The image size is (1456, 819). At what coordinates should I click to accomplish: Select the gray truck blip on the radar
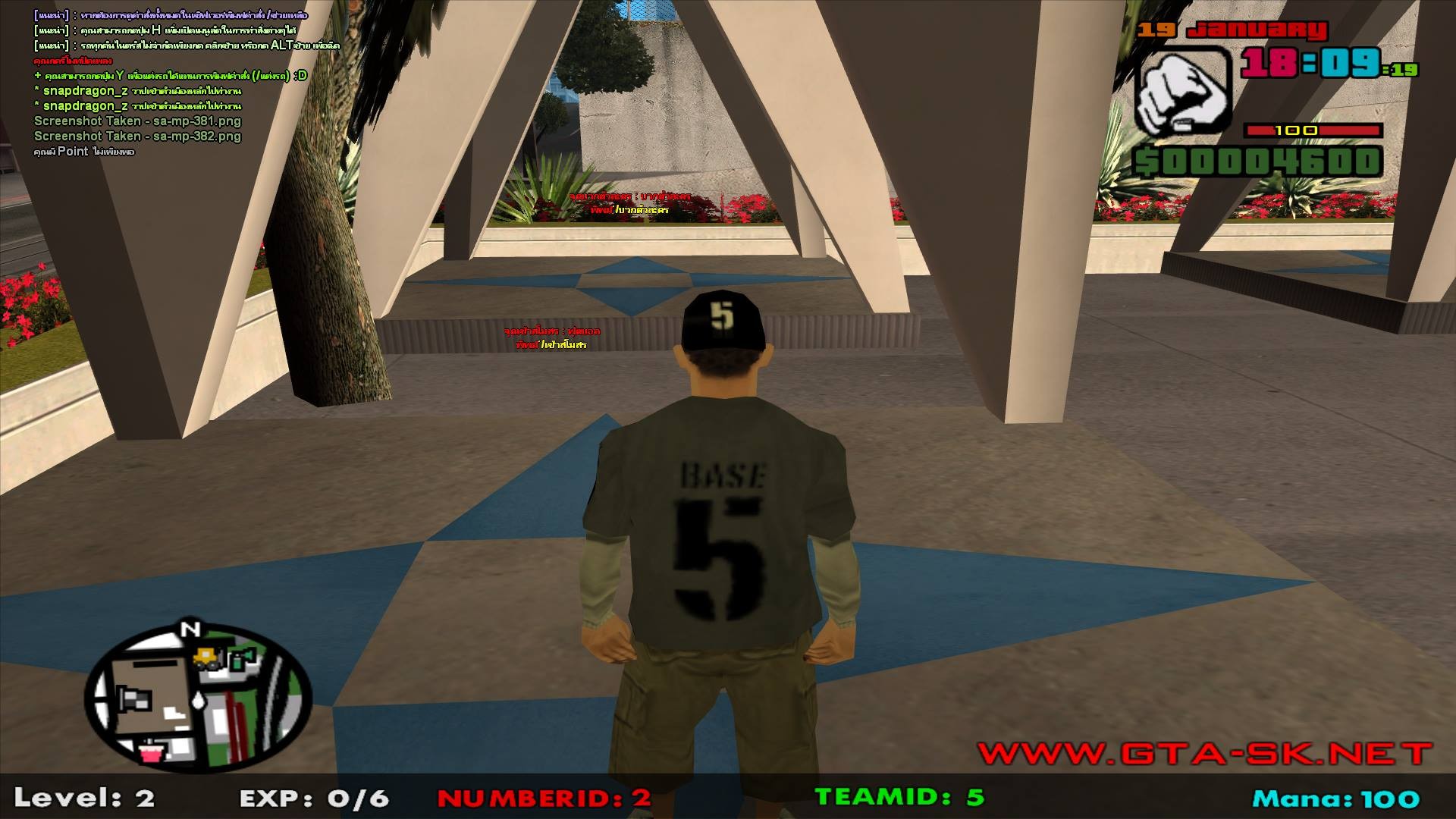133,698
